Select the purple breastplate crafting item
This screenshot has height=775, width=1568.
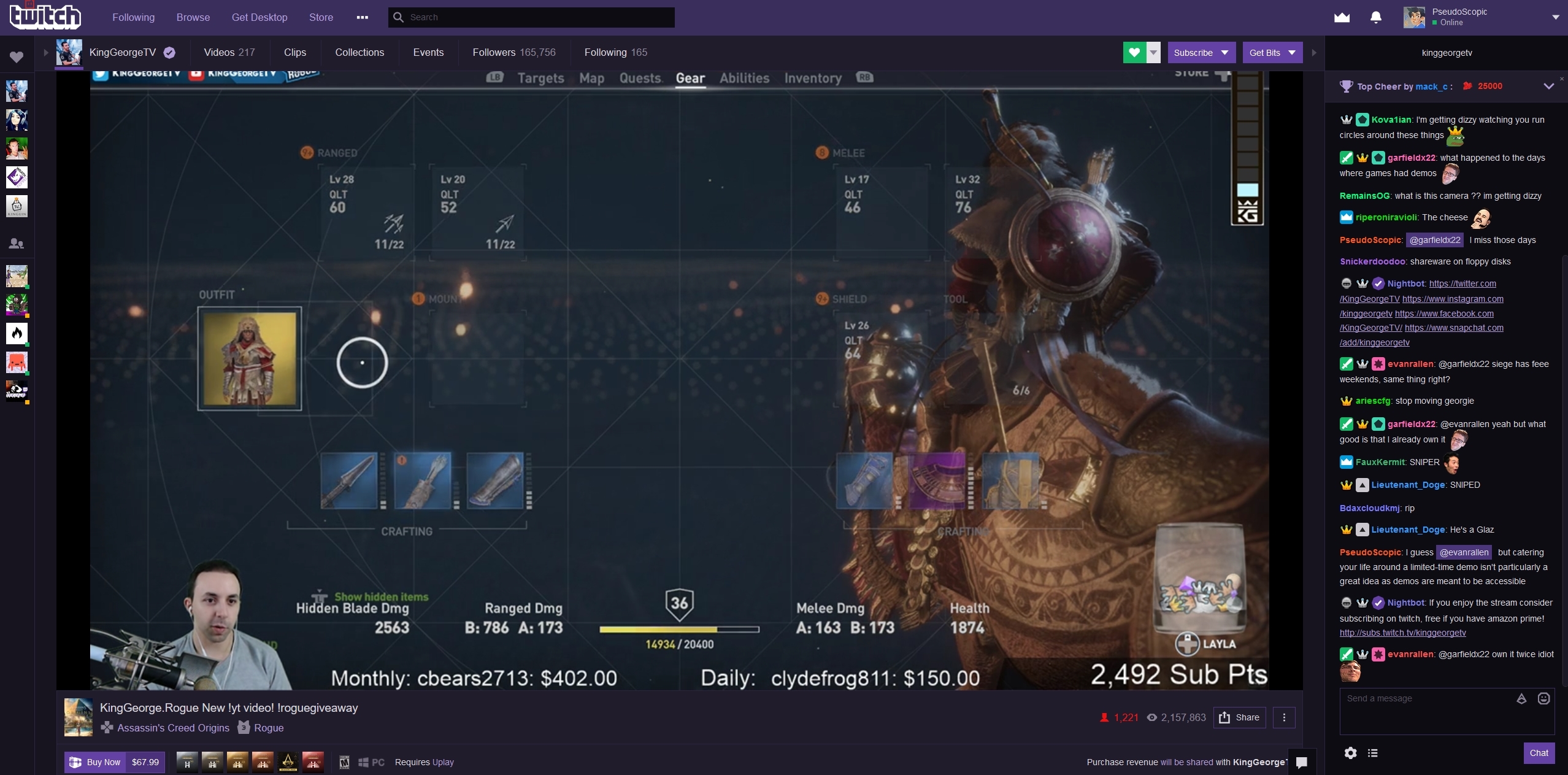click(x=937, y=481)
